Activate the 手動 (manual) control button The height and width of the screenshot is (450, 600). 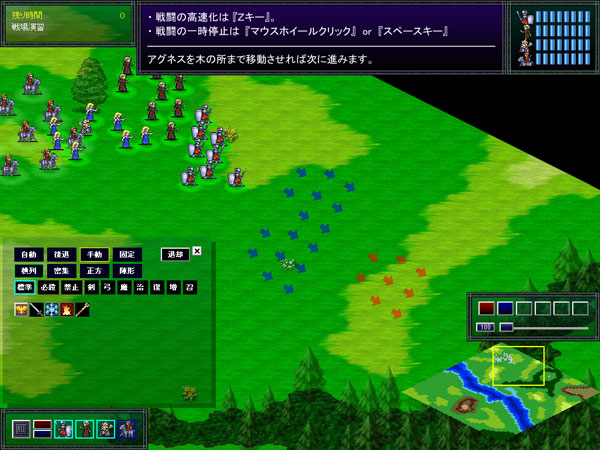[x=94, y=254]
